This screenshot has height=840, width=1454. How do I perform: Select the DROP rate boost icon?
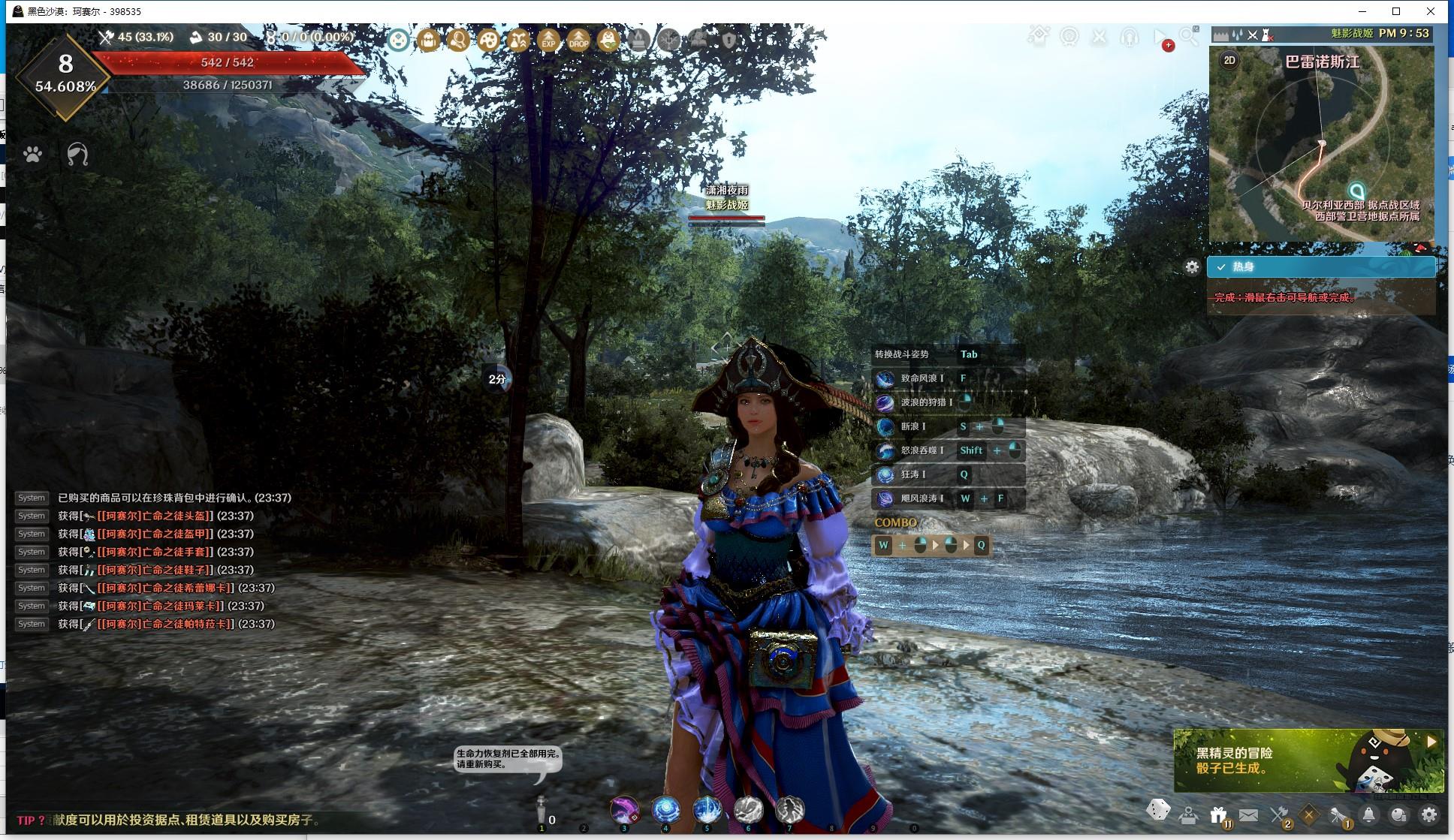point(579,40)
